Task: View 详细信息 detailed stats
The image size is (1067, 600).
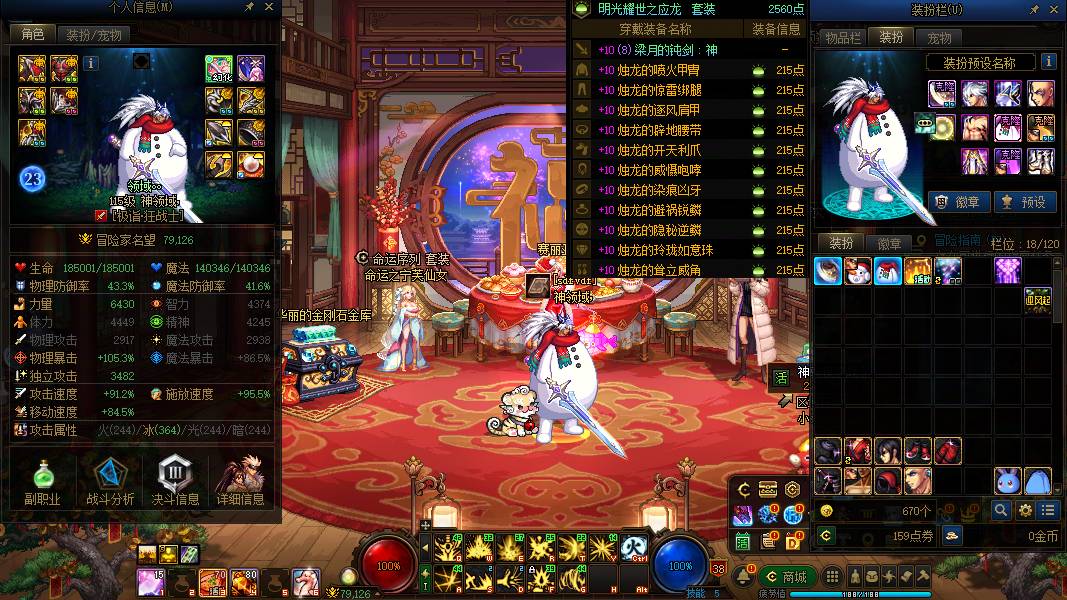Action: (x=240, y=482)
